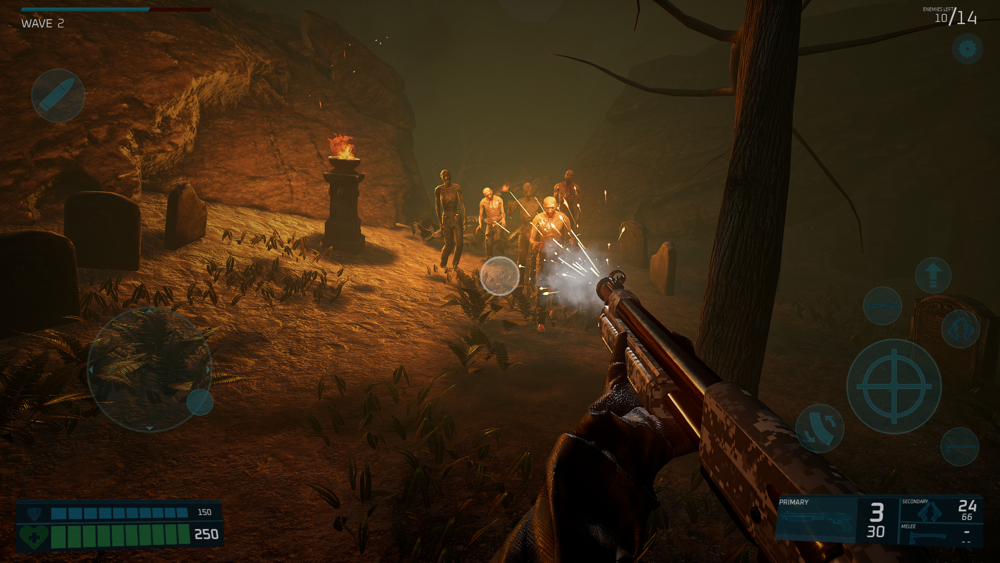Screen dimensions: 1000x563
Task: Tap the bullet icon button
Action: (x=58, y=96)
